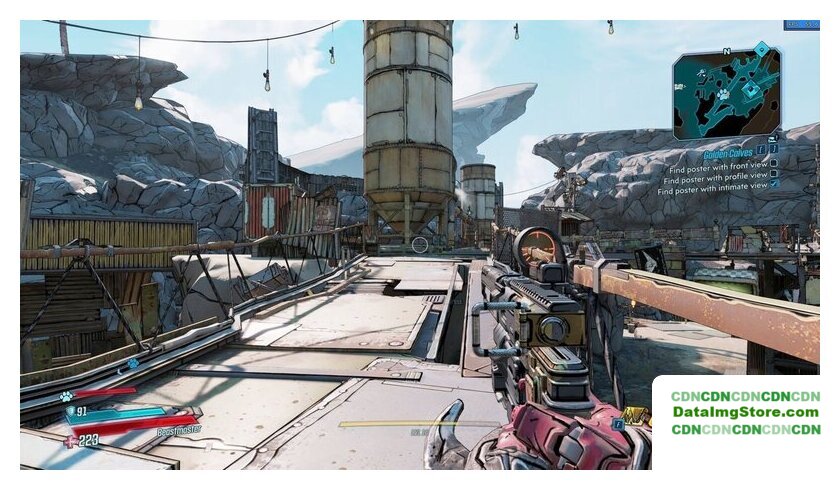Select the Golden Calves mission tracker
840x490 pixels.
[727, 156]
